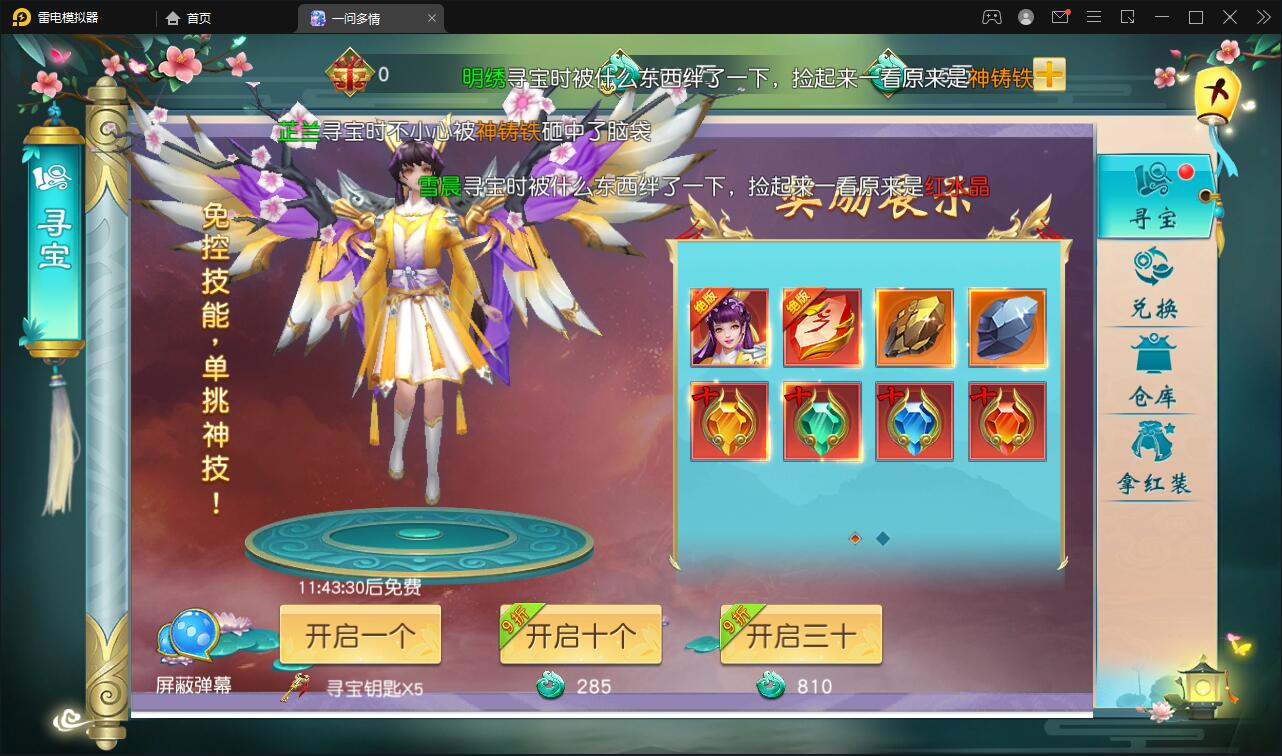The height and width of the screenshot is (756, 1282).
Task: Select the purple character reward thumbnail
Action: (x=729, y=327)
